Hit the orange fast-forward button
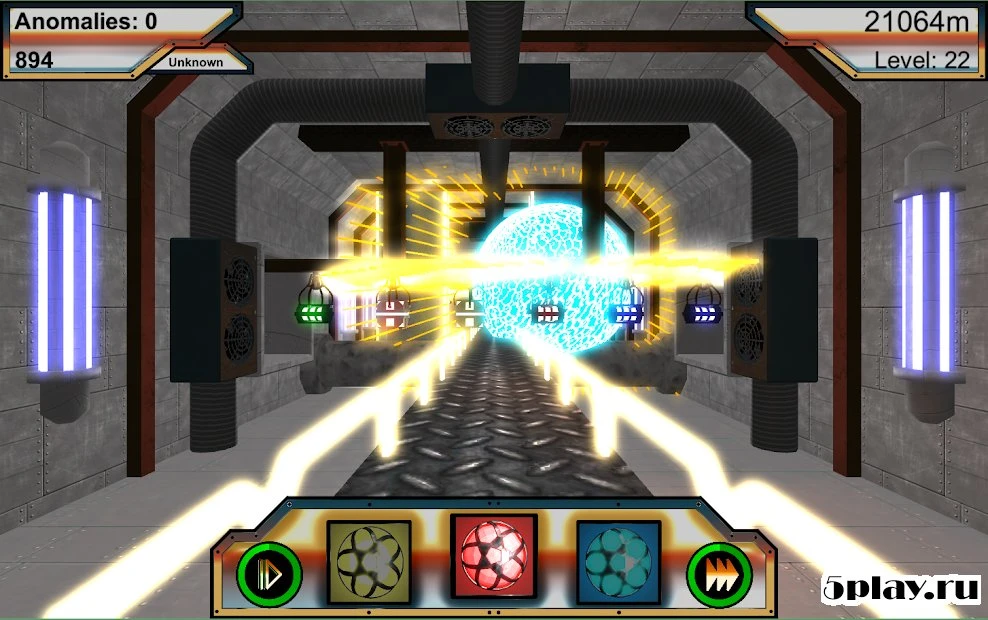988x620 pixels. (719, 573)
